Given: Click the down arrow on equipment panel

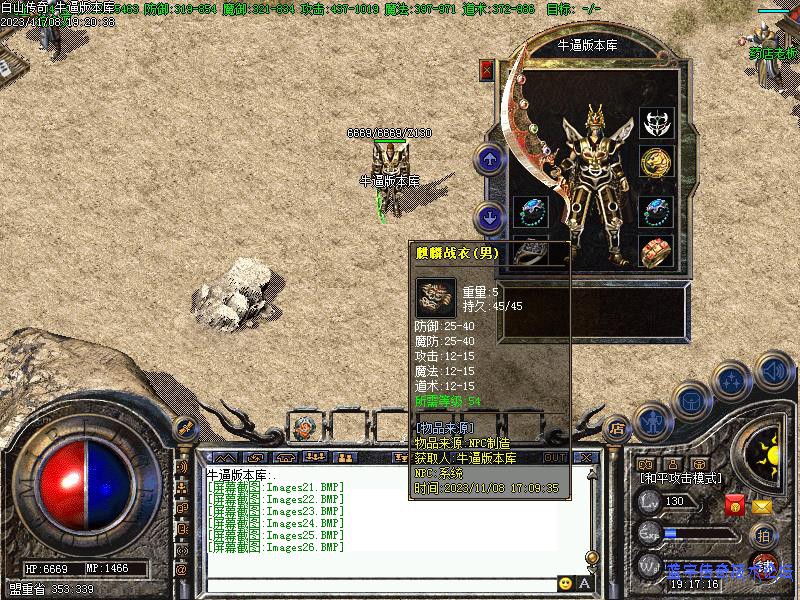Looking at the screenshot, I should (490, 215).
